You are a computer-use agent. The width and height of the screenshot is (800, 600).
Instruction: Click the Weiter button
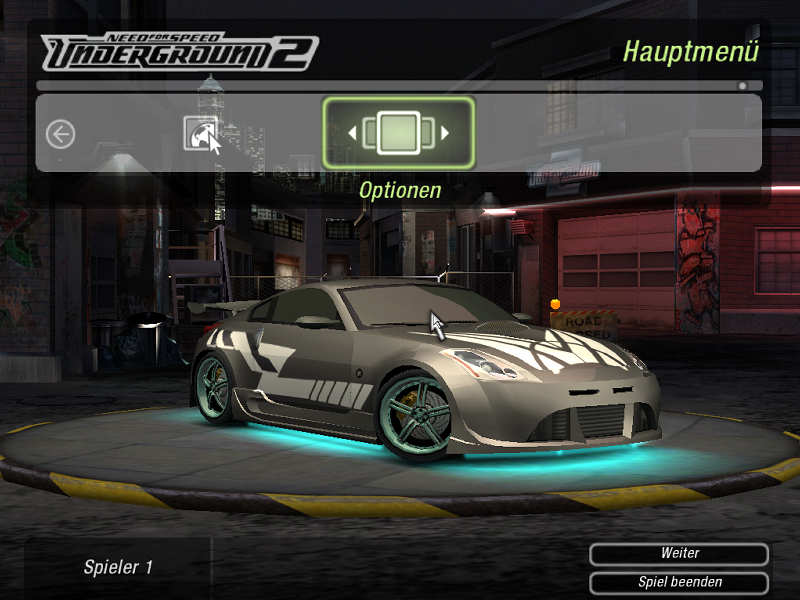pos(679,554)
